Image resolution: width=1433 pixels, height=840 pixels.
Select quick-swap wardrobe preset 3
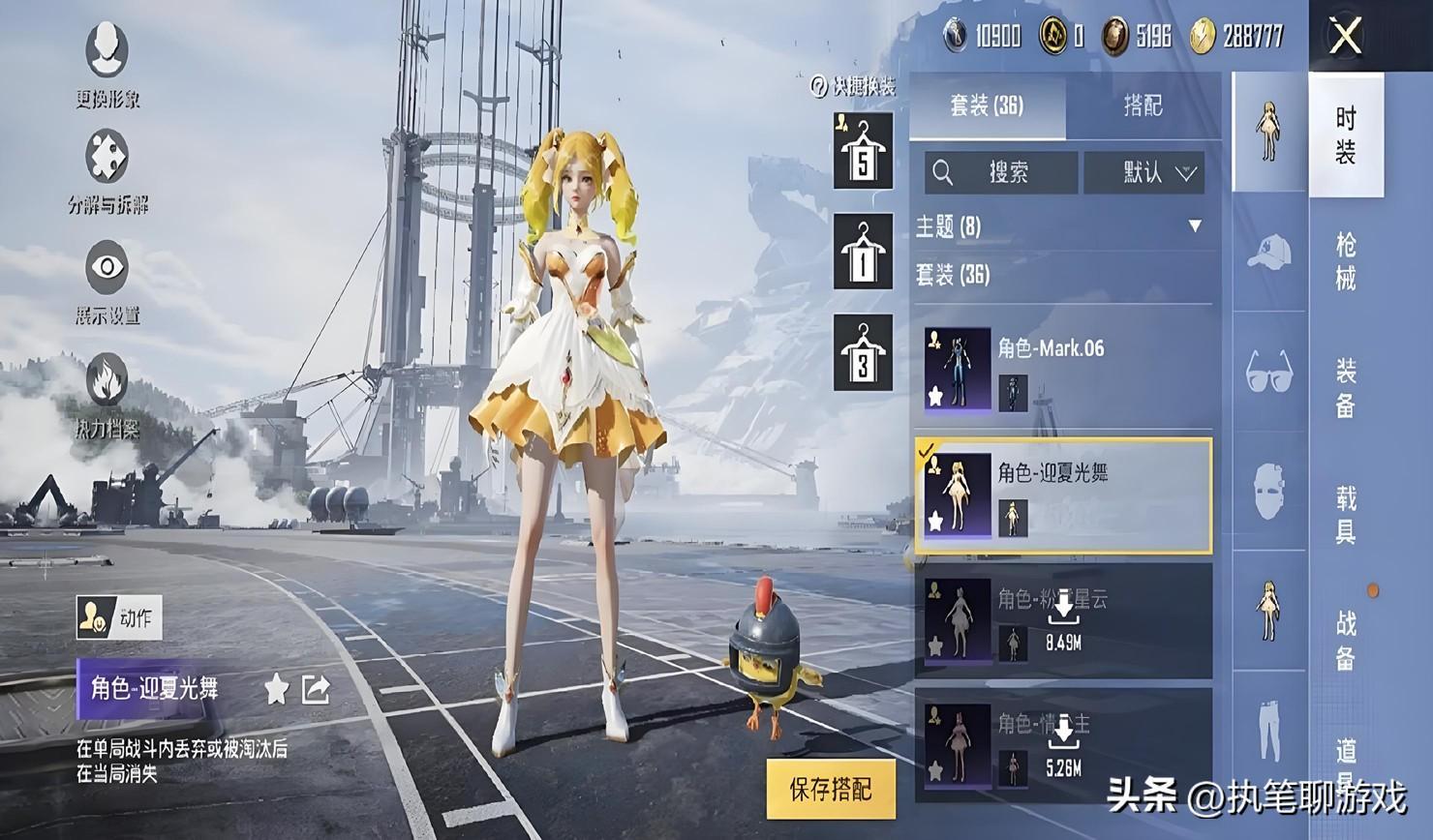point(863,353)
